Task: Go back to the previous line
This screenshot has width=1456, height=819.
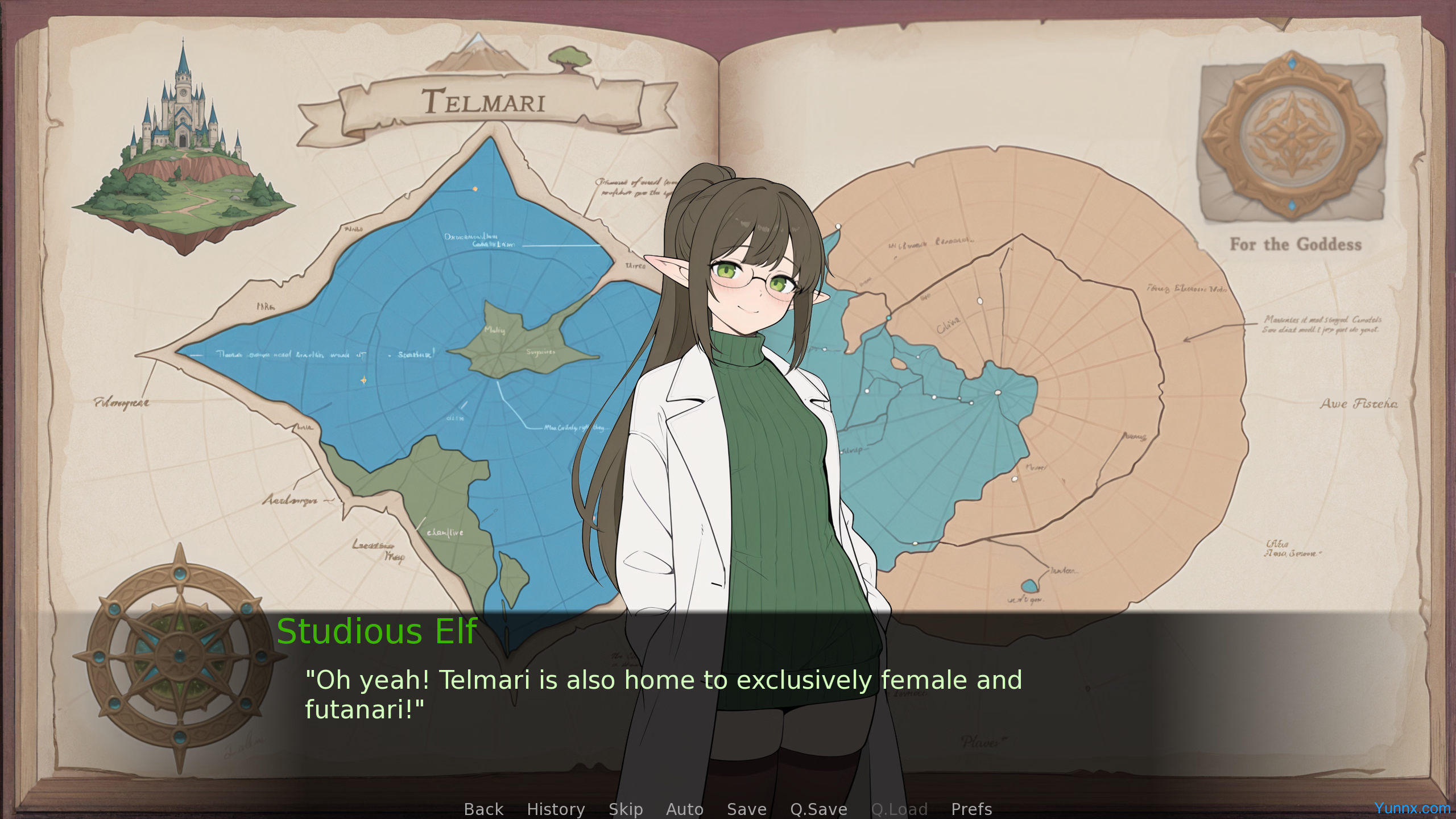Action: tap(483, 809)
